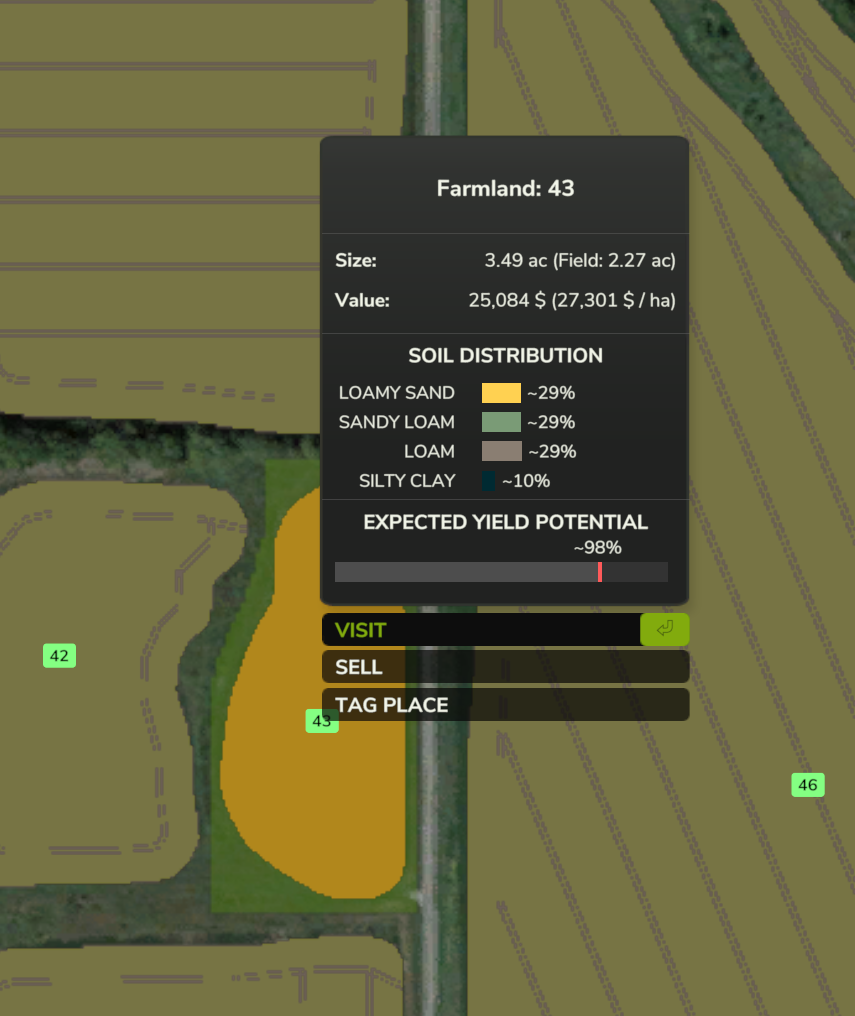Open the TAG PLACE option
The height and width of the screenshot is (1016, 855).
504,705
